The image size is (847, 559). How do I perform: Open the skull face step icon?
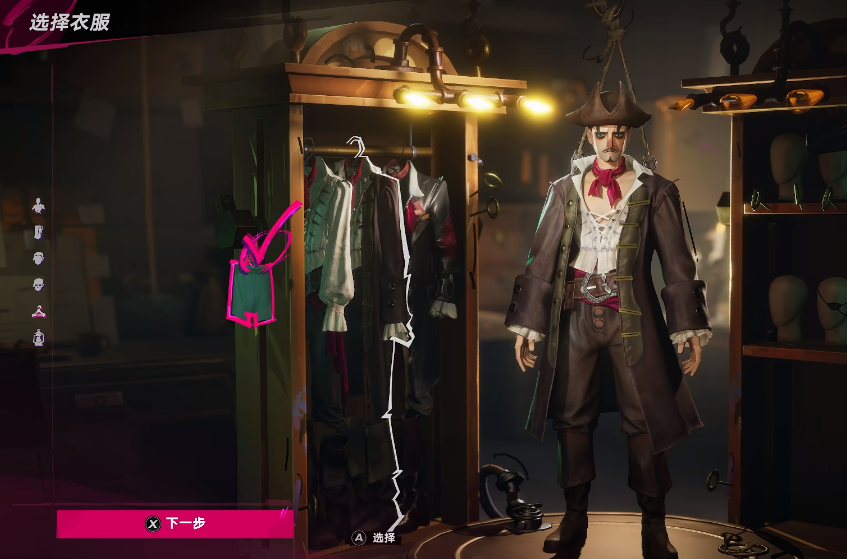(x=39, y=284)
